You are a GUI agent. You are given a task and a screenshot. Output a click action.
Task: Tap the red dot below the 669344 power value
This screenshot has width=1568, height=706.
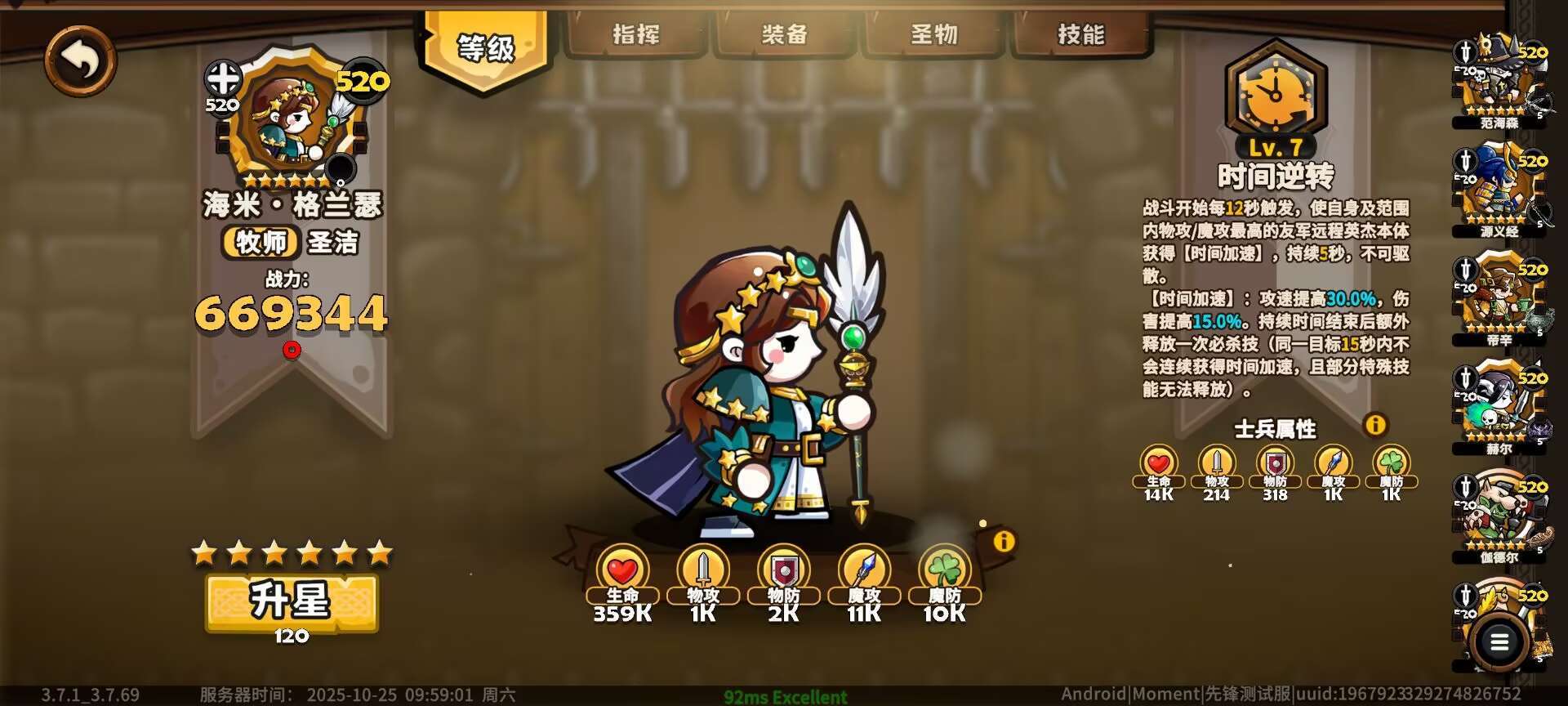tap(292, 348)
